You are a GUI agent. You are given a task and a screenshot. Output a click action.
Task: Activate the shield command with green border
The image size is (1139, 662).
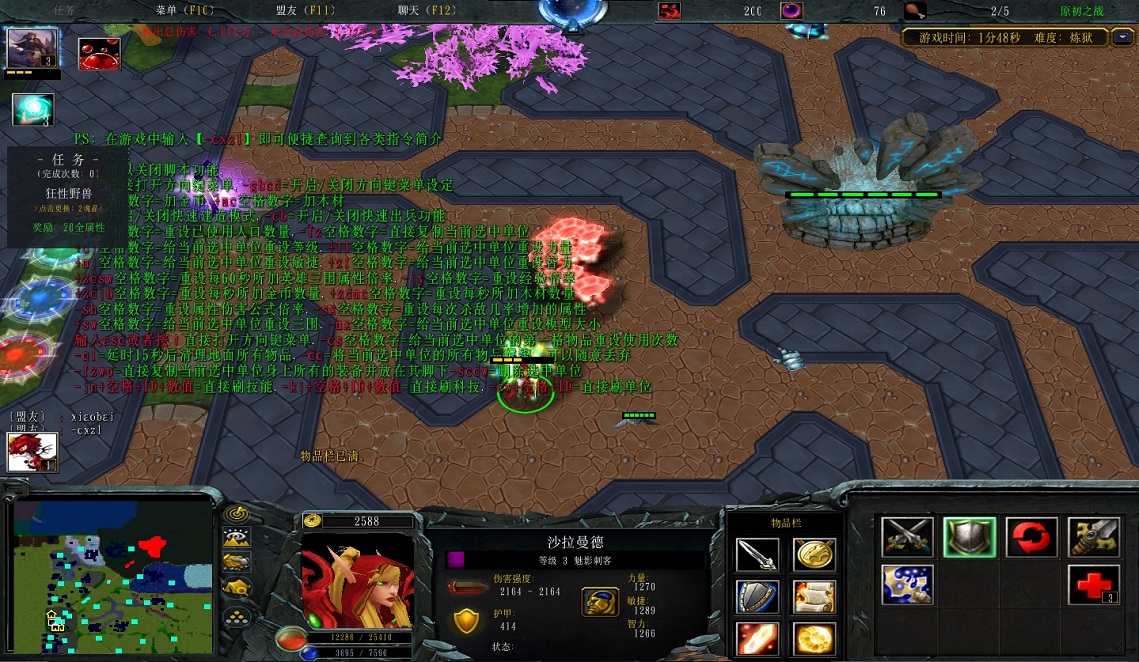(969, 537)
